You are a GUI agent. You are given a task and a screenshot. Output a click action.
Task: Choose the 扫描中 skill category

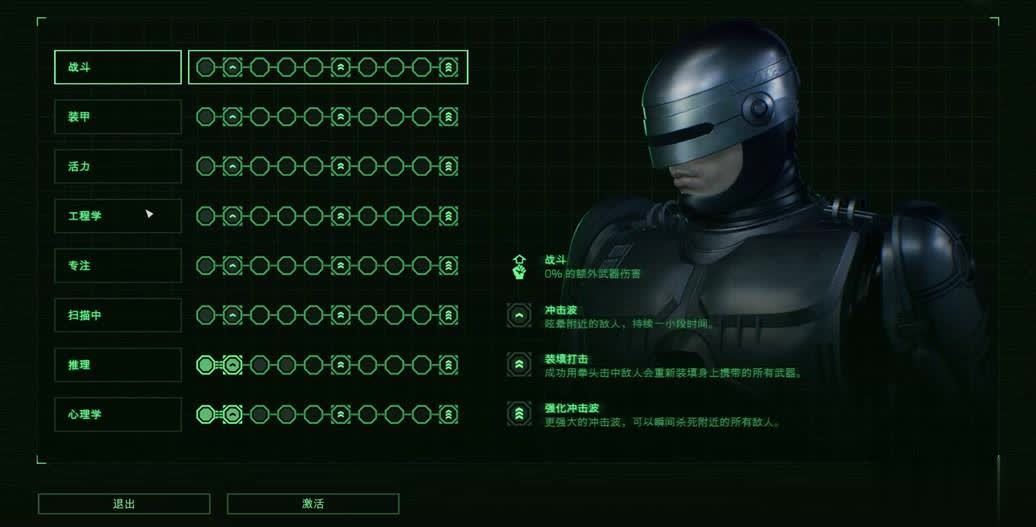click(118, 315)
